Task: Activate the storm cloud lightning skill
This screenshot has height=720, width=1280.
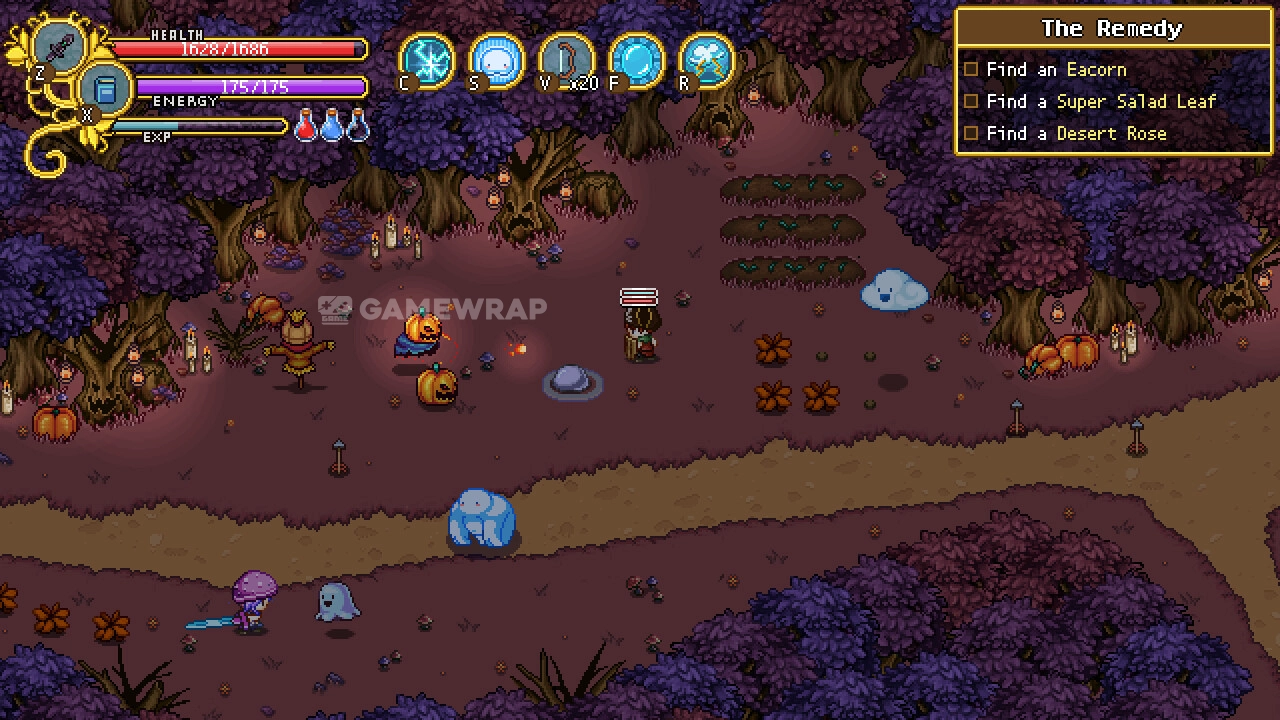Action: tap(706, 59)
